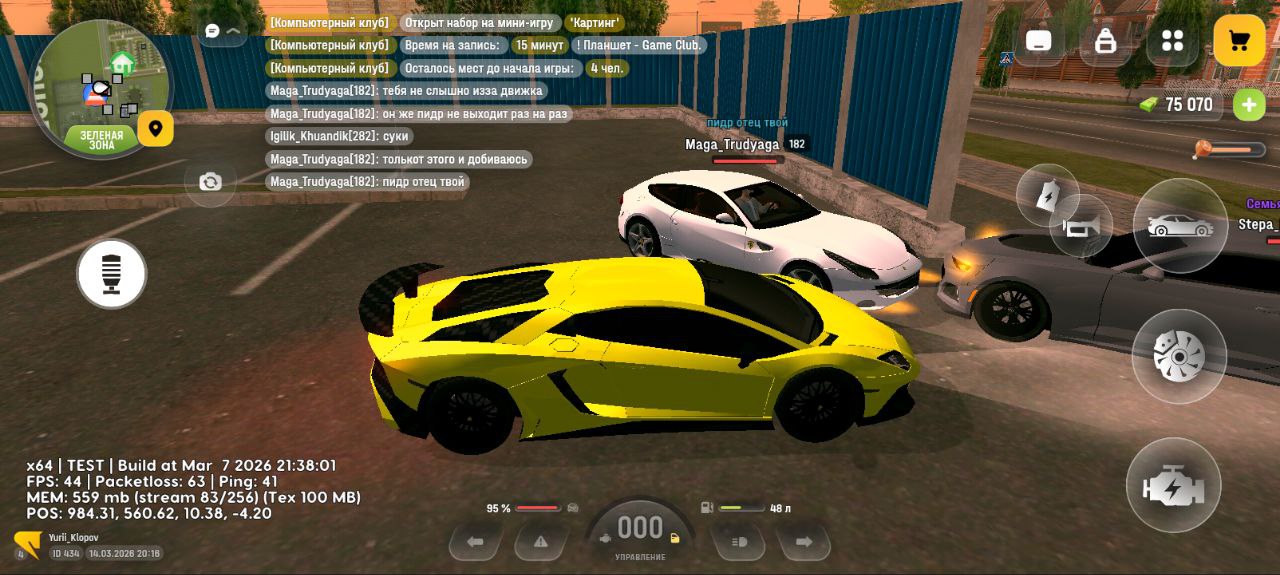
Task: Honk the car horn
Action: (1082, 227)
